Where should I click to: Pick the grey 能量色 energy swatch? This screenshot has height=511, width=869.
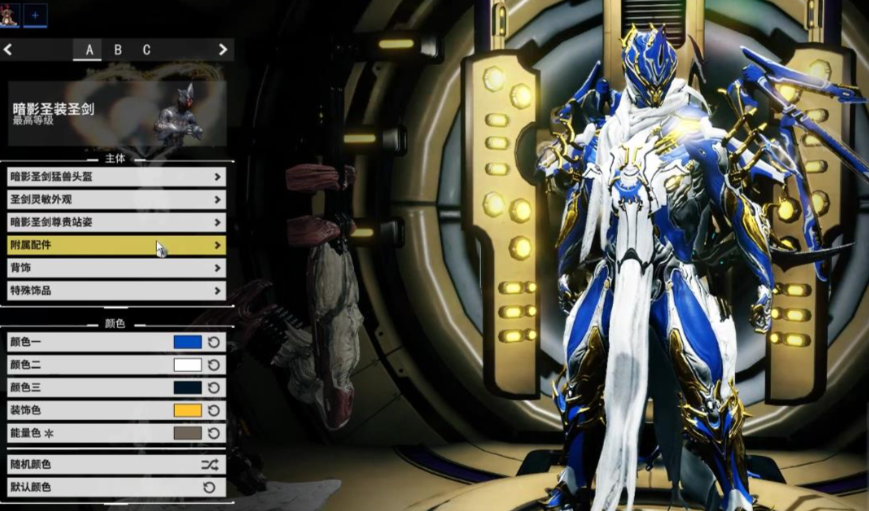click(x=188, y=434)
